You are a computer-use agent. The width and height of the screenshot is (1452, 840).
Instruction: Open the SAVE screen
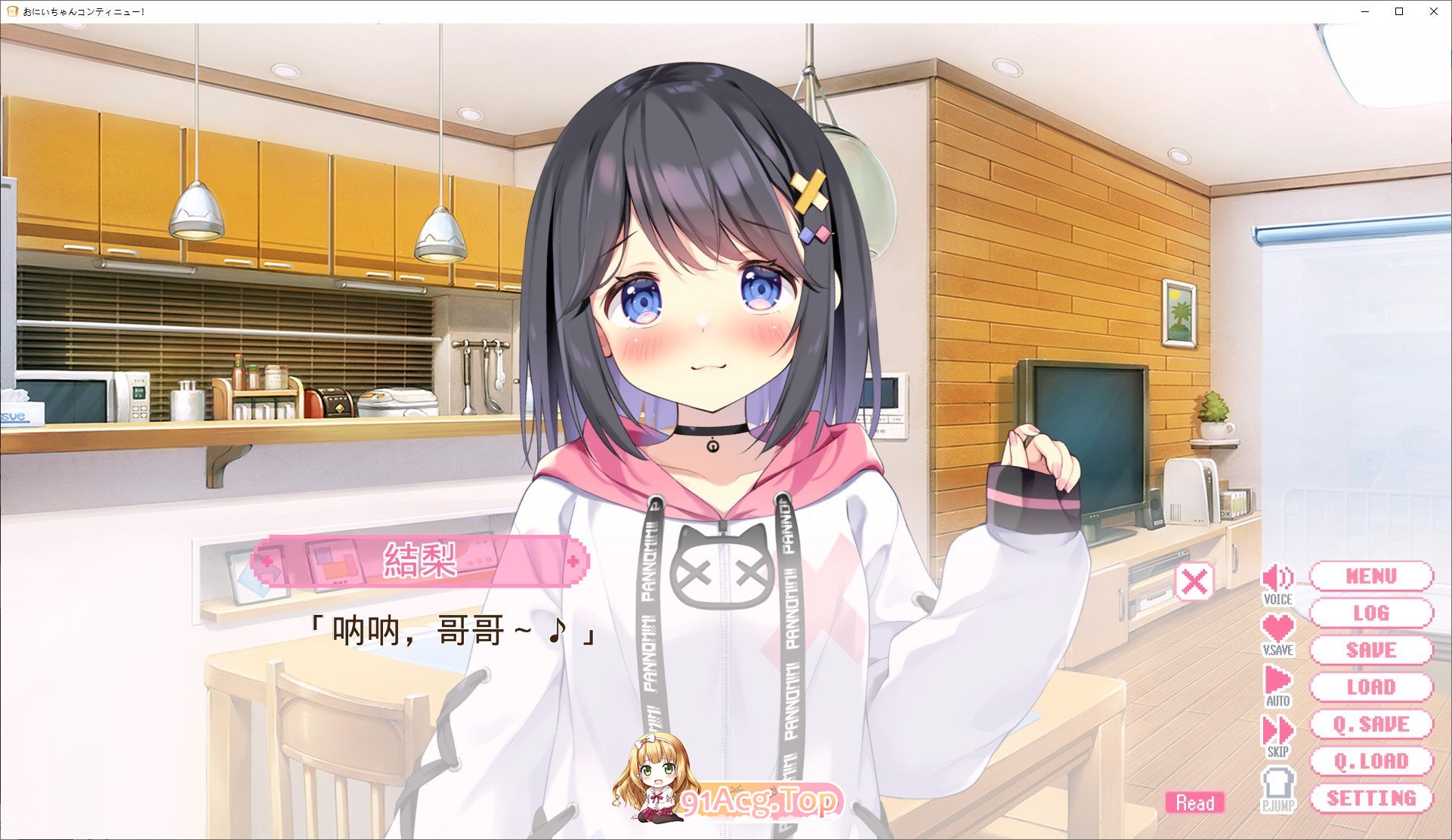point(1373,650)
